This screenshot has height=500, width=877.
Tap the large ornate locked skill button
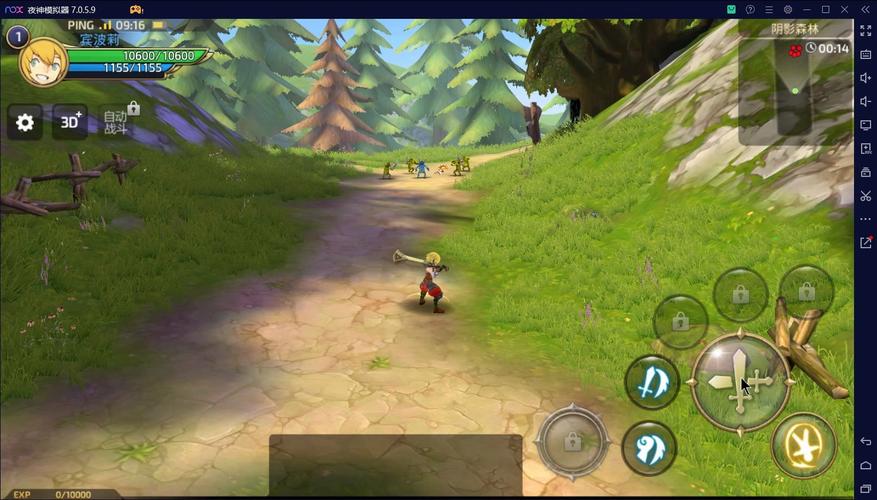573,440
